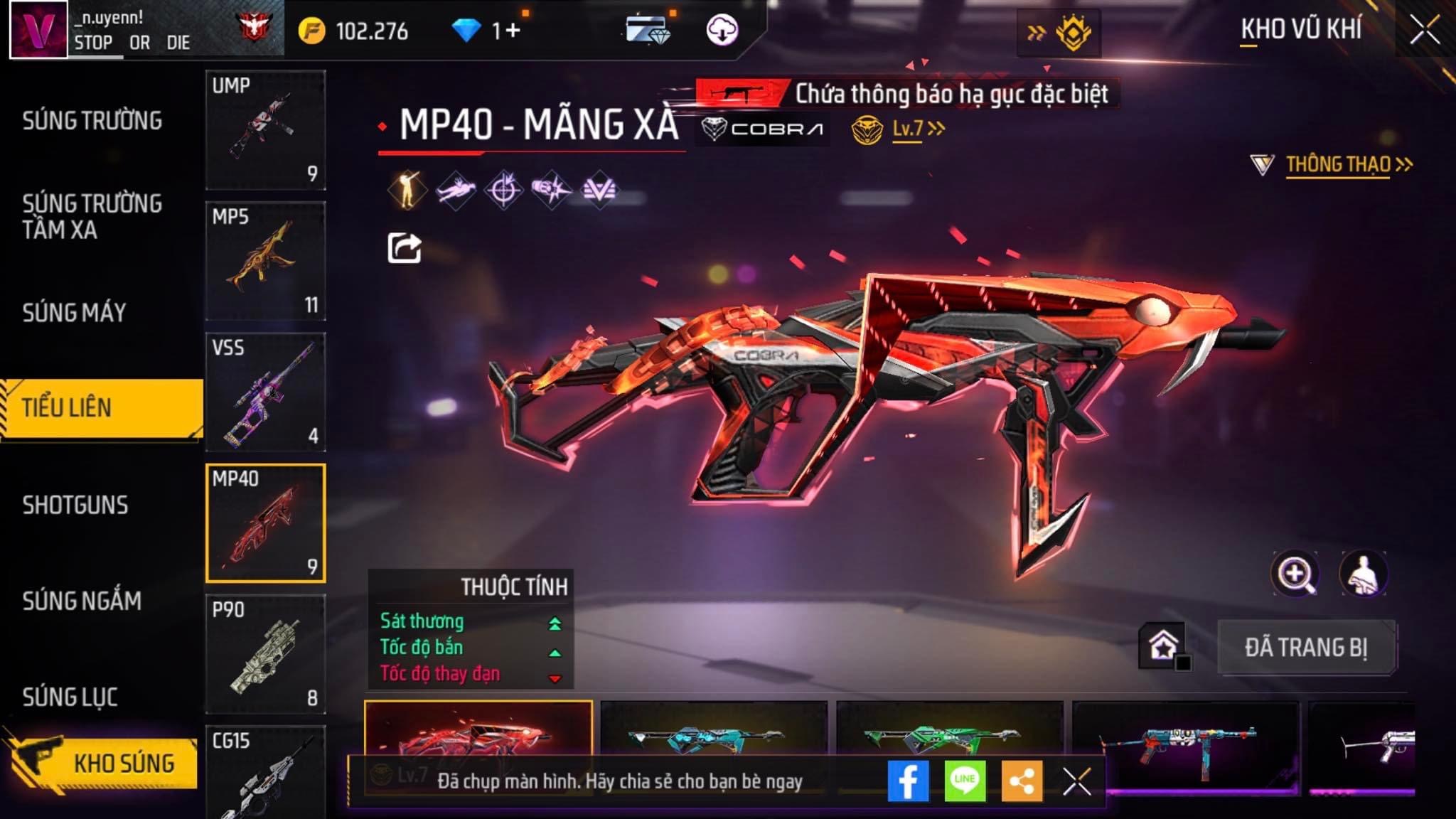1456x819 pixels.
Task: Close the weapon armory screen
Action: click(x=1425, y=31)
